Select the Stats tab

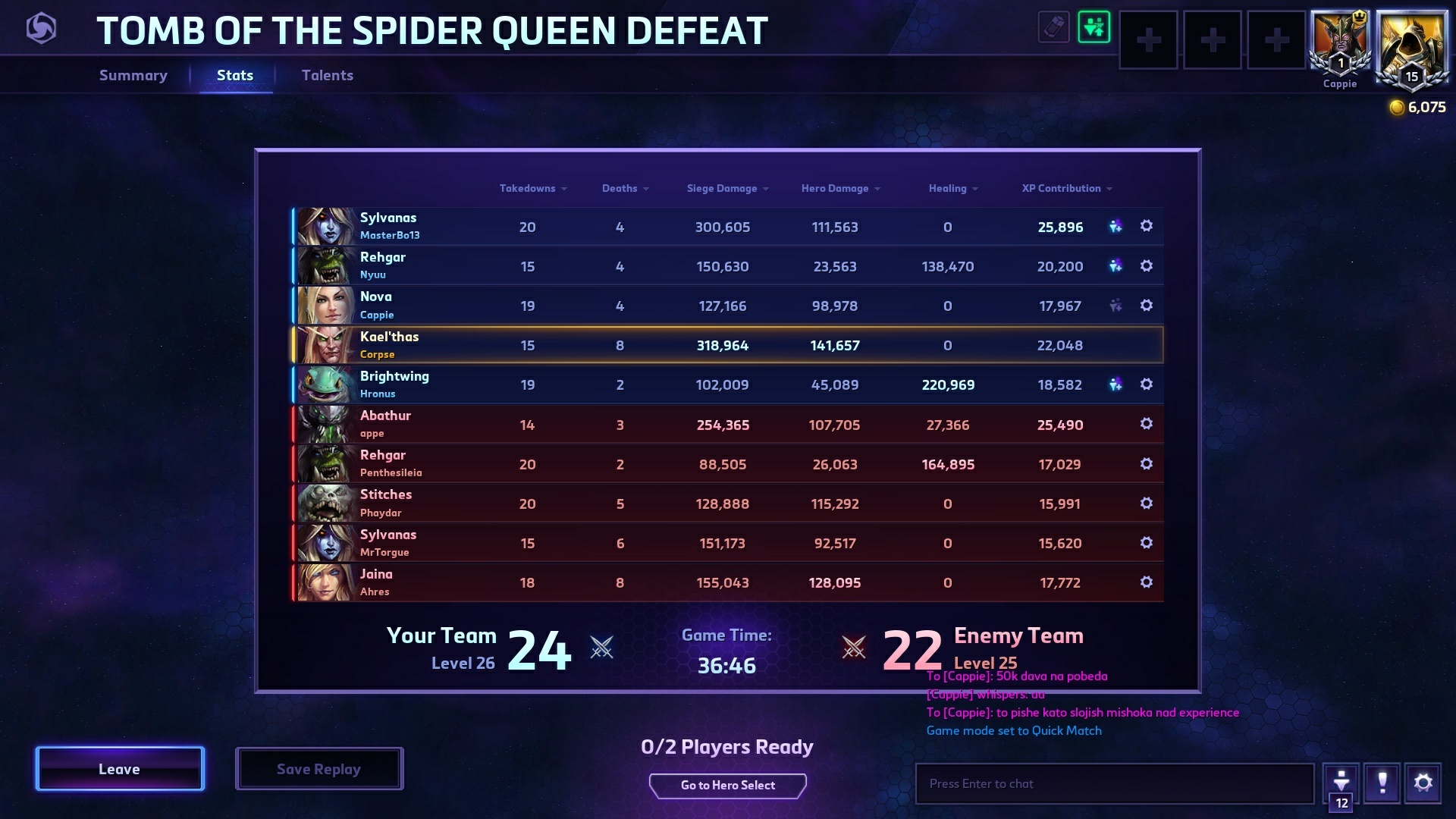click(235, 75)
